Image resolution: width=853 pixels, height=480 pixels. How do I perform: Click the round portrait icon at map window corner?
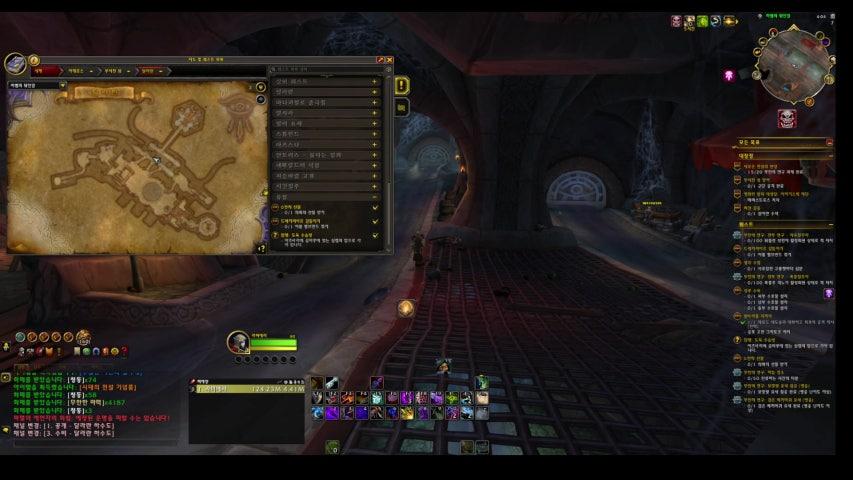point(16,64)
